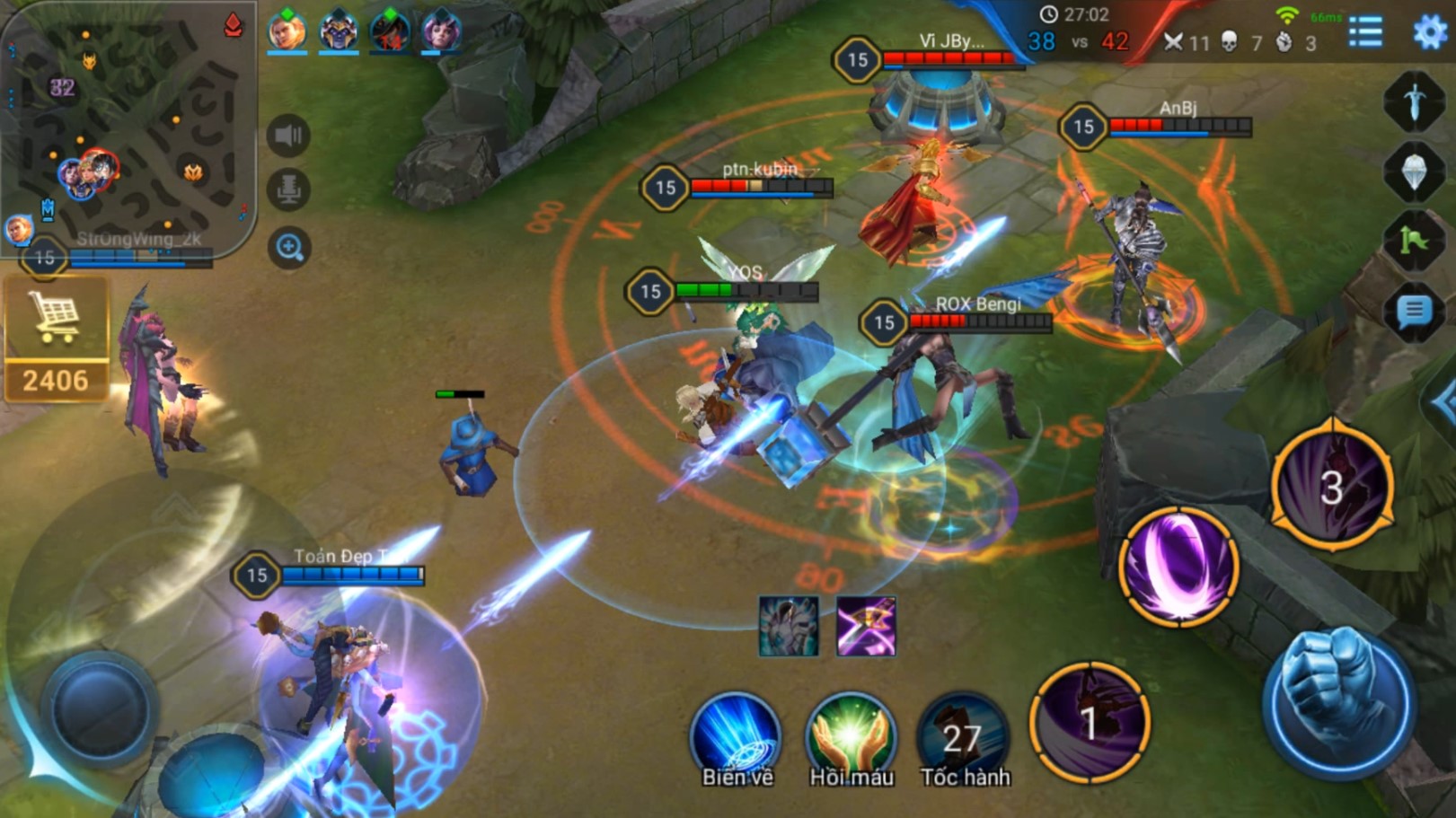Tap the purple crossed-blades item icon
The height and width of the screenshot is (818, 1456).
coord(866,626)
